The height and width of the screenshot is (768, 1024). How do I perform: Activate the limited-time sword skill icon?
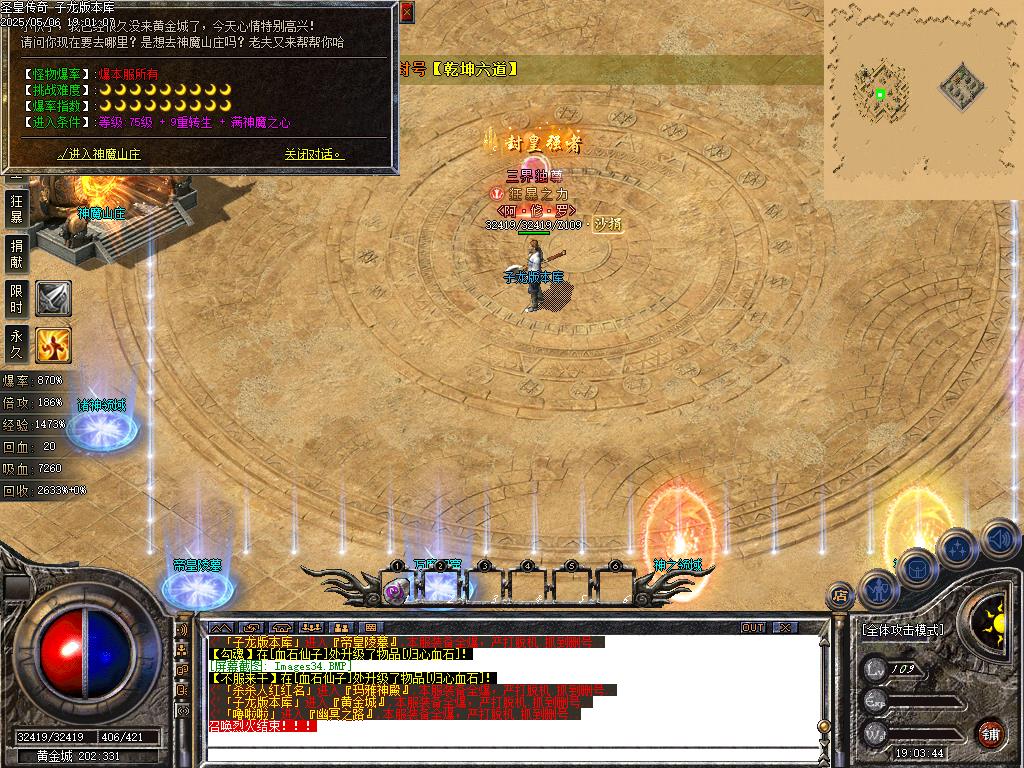coord(53,298)
